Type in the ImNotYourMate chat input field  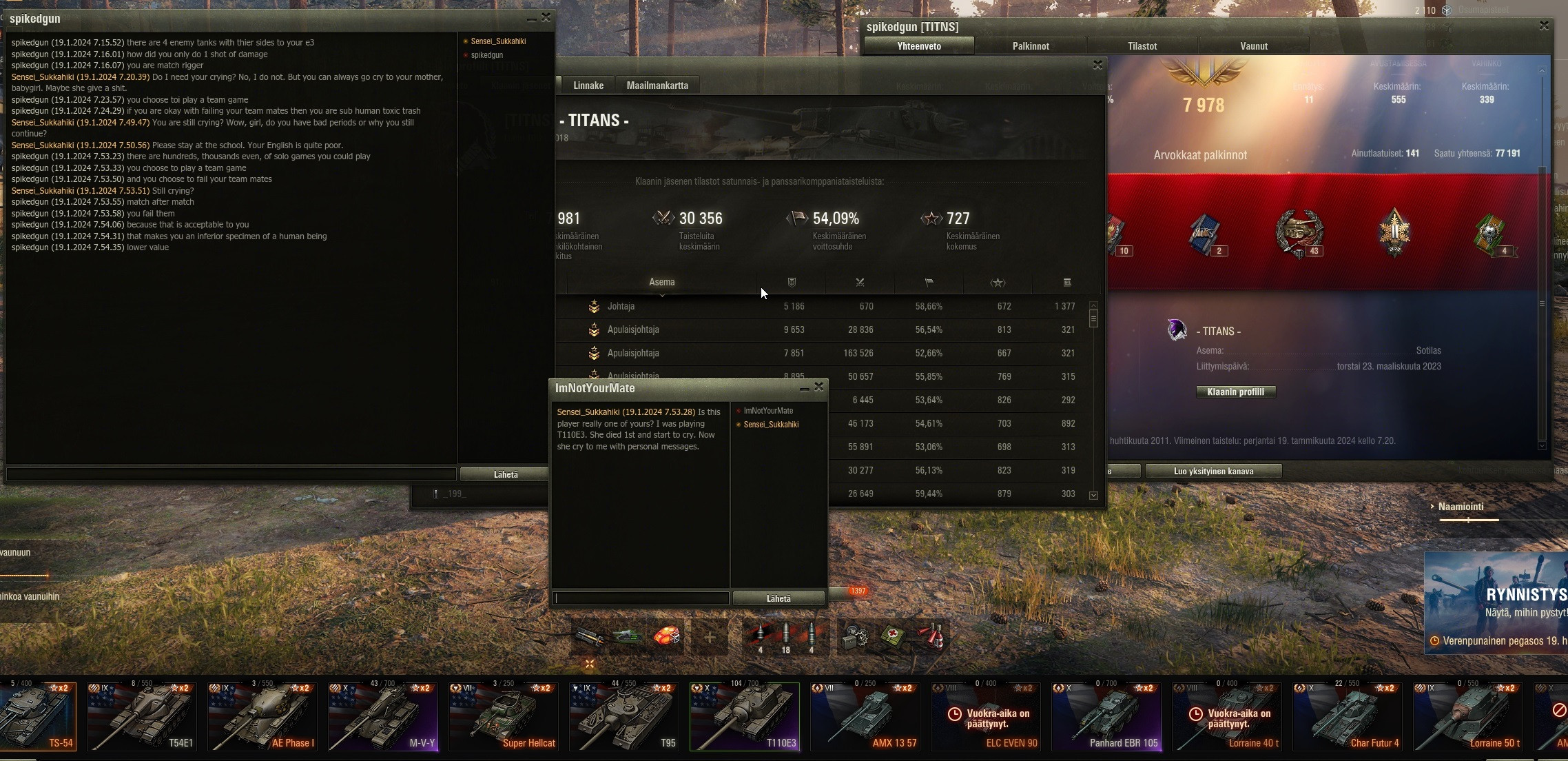tap(641, 598)
